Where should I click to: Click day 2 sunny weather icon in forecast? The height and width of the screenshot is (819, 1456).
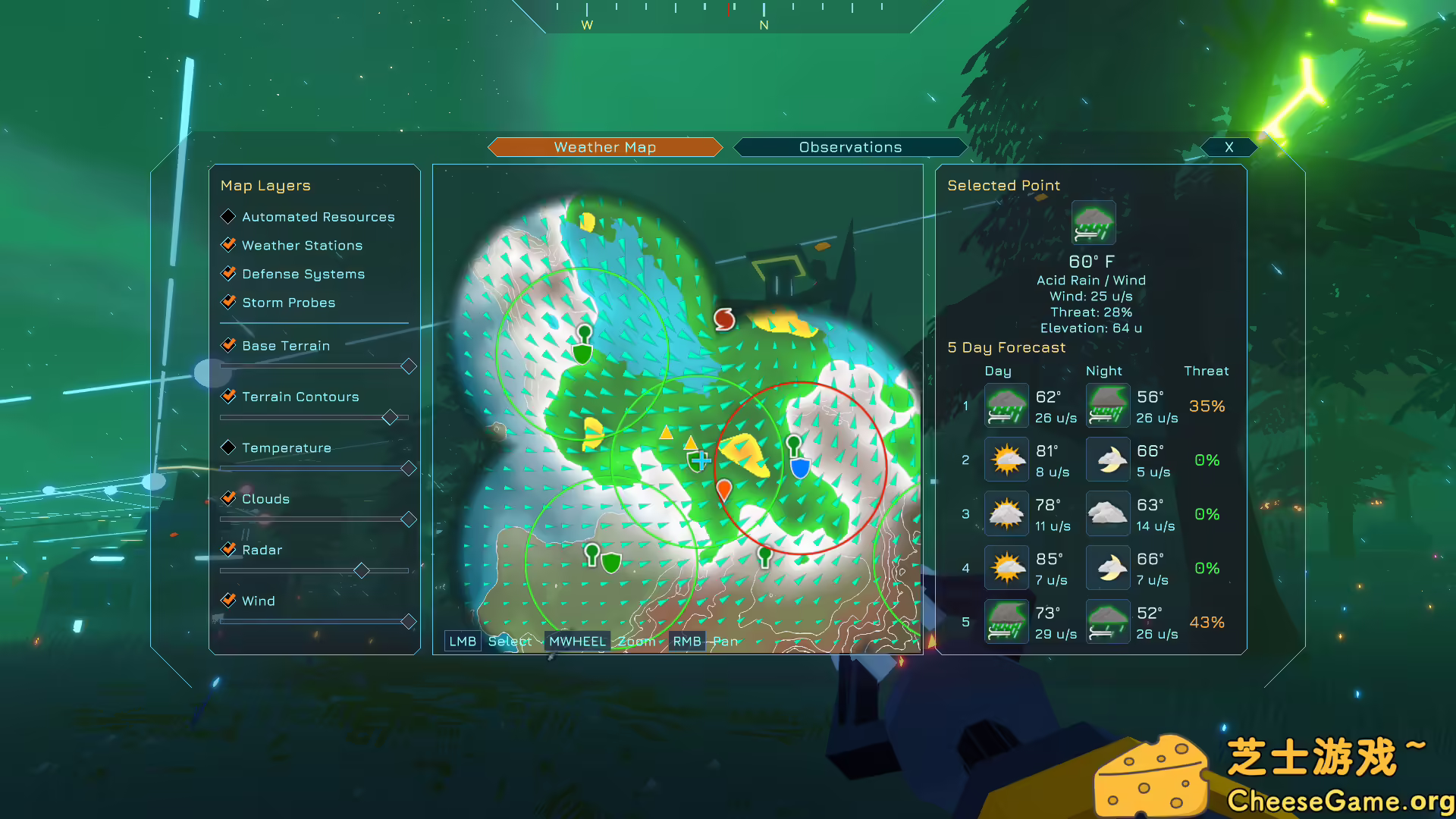point(1006,459)
